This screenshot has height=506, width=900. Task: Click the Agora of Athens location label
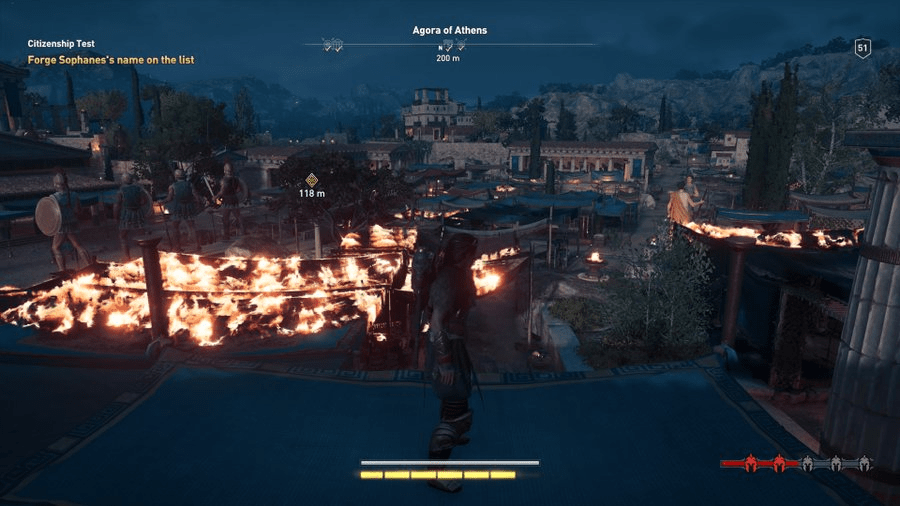click(449, 30)
